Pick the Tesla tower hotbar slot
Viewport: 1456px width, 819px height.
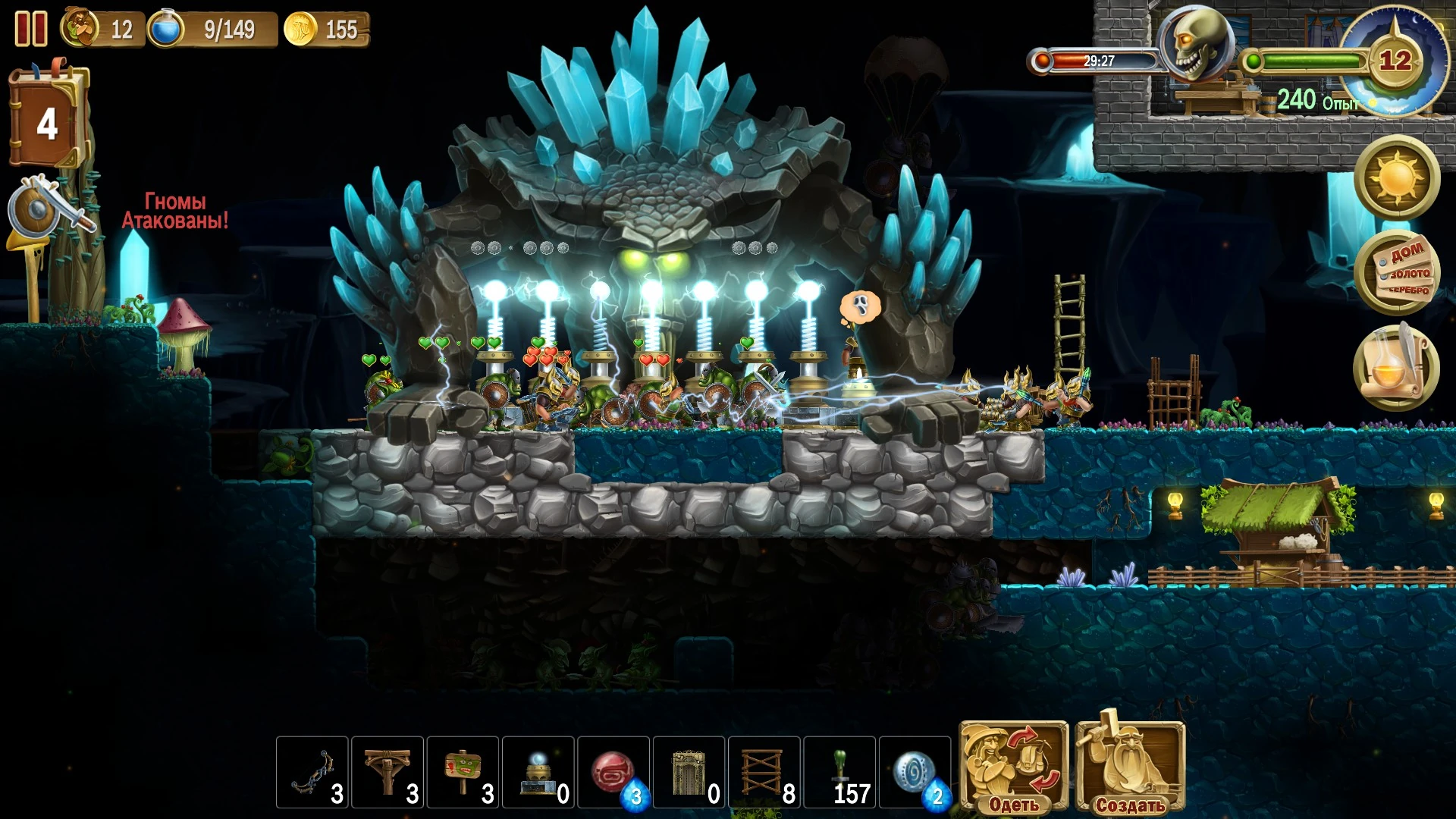(538, 772)
